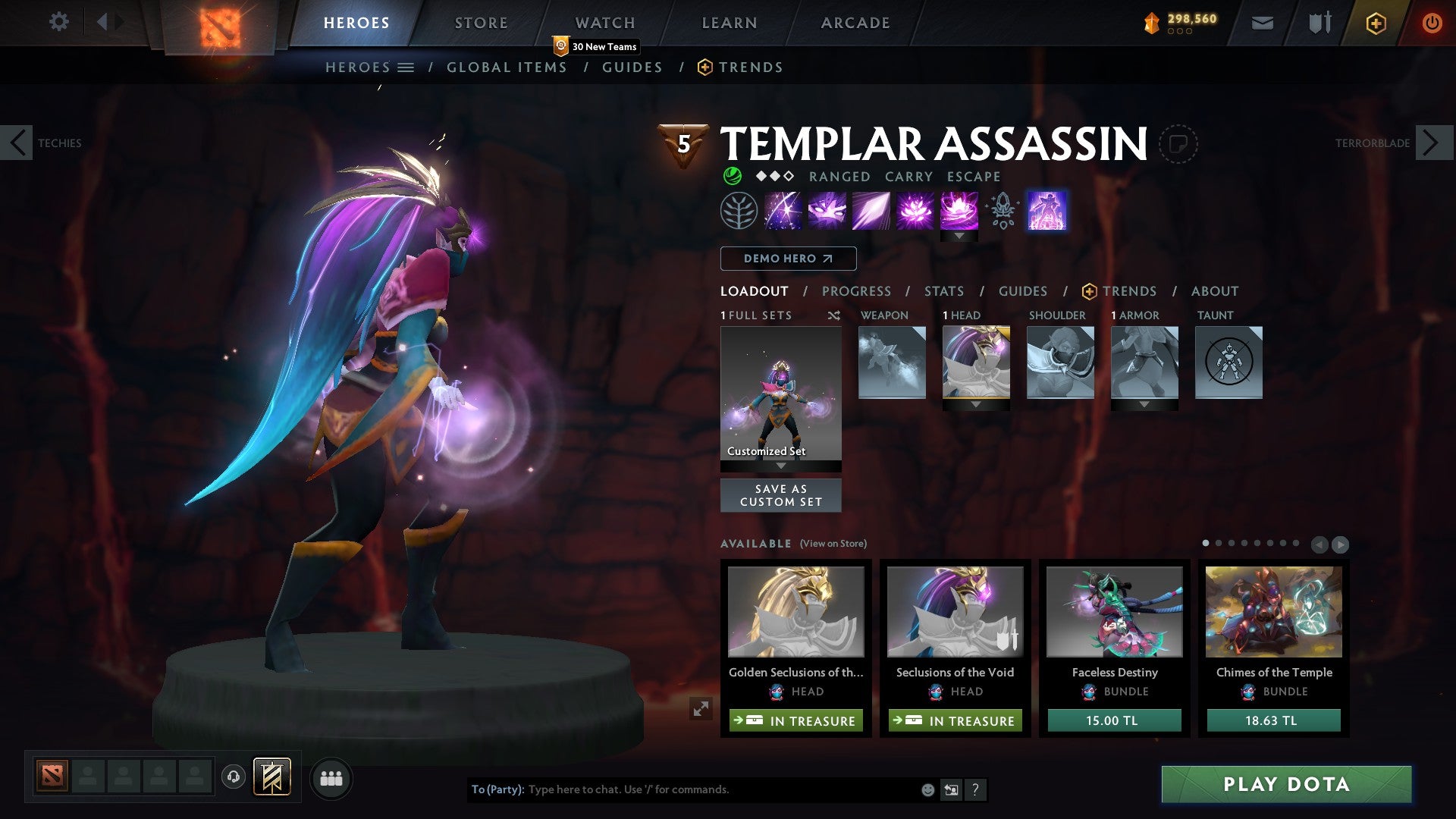The height and width of the screenshot is (819, 1456).
Task: Select Templar Assassin's Refraction ability icon
Action: point(785,211)
